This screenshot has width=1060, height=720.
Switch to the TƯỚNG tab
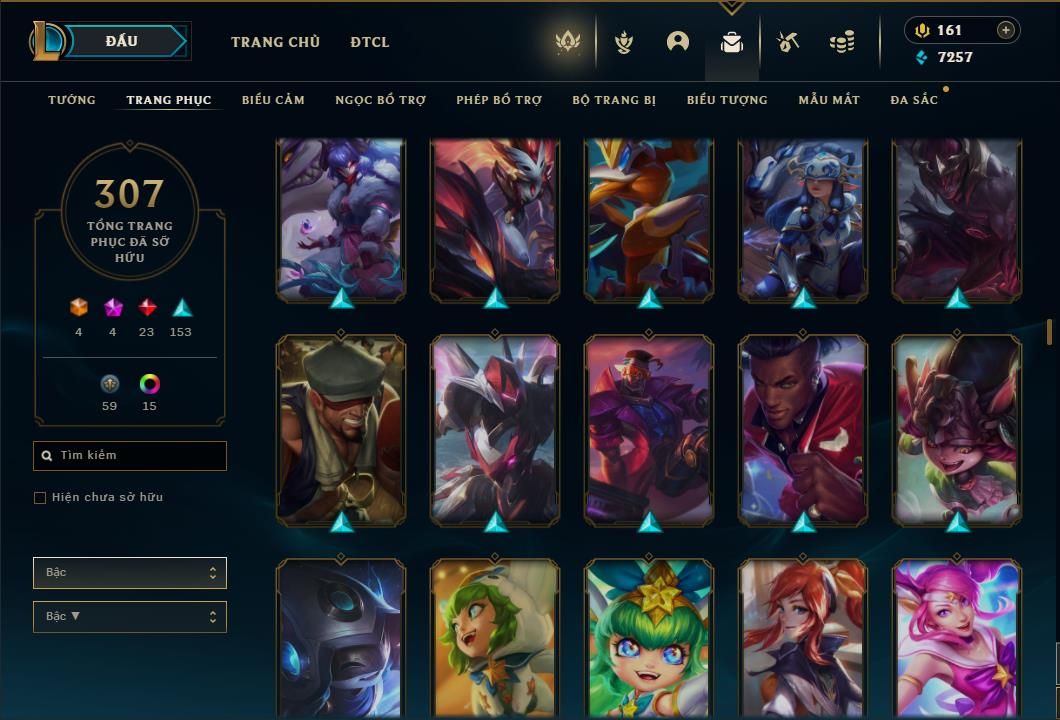(x=72, y=100)
